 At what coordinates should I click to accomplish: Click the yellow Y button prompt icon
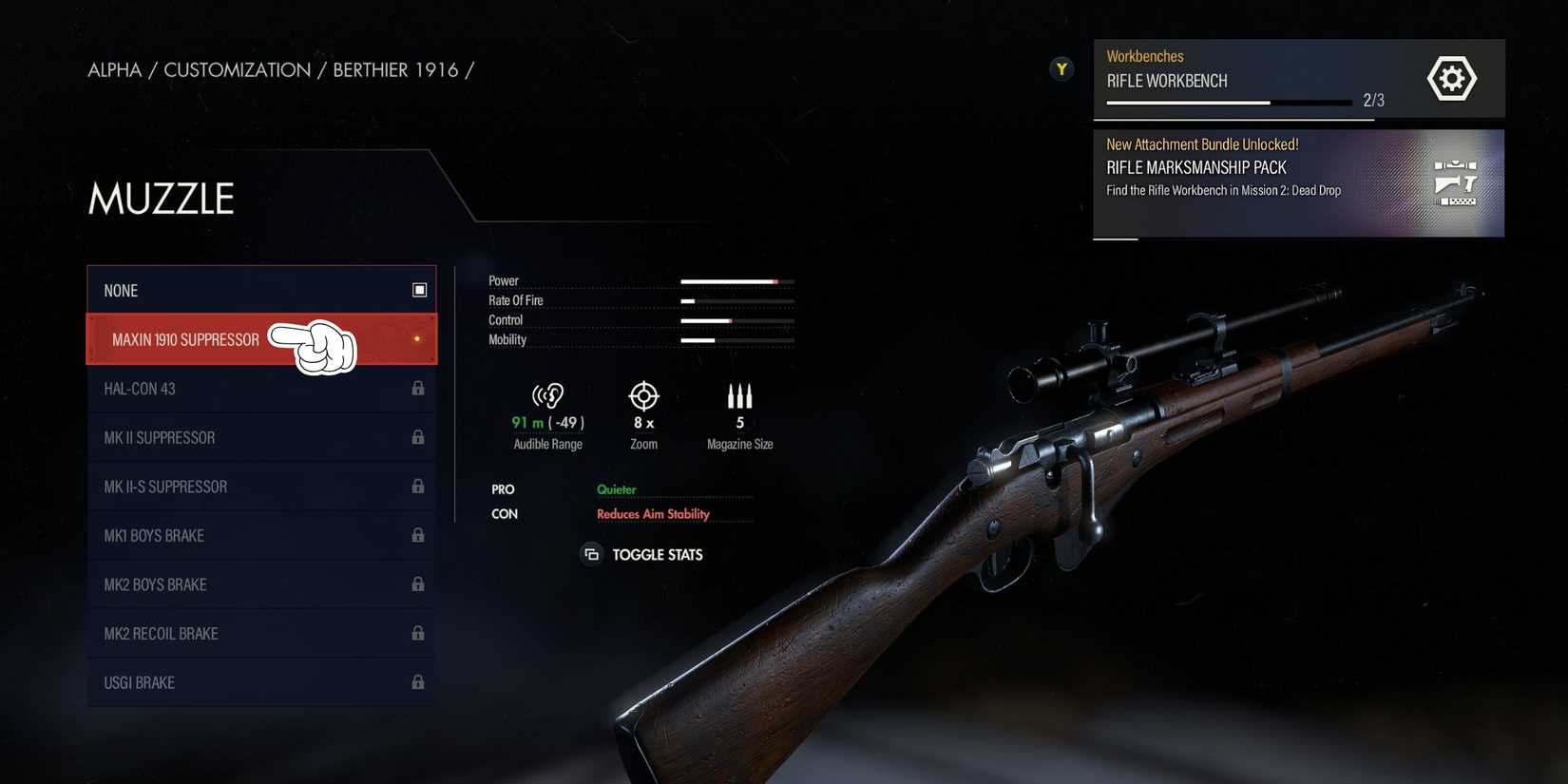(x=1061, y=68)
